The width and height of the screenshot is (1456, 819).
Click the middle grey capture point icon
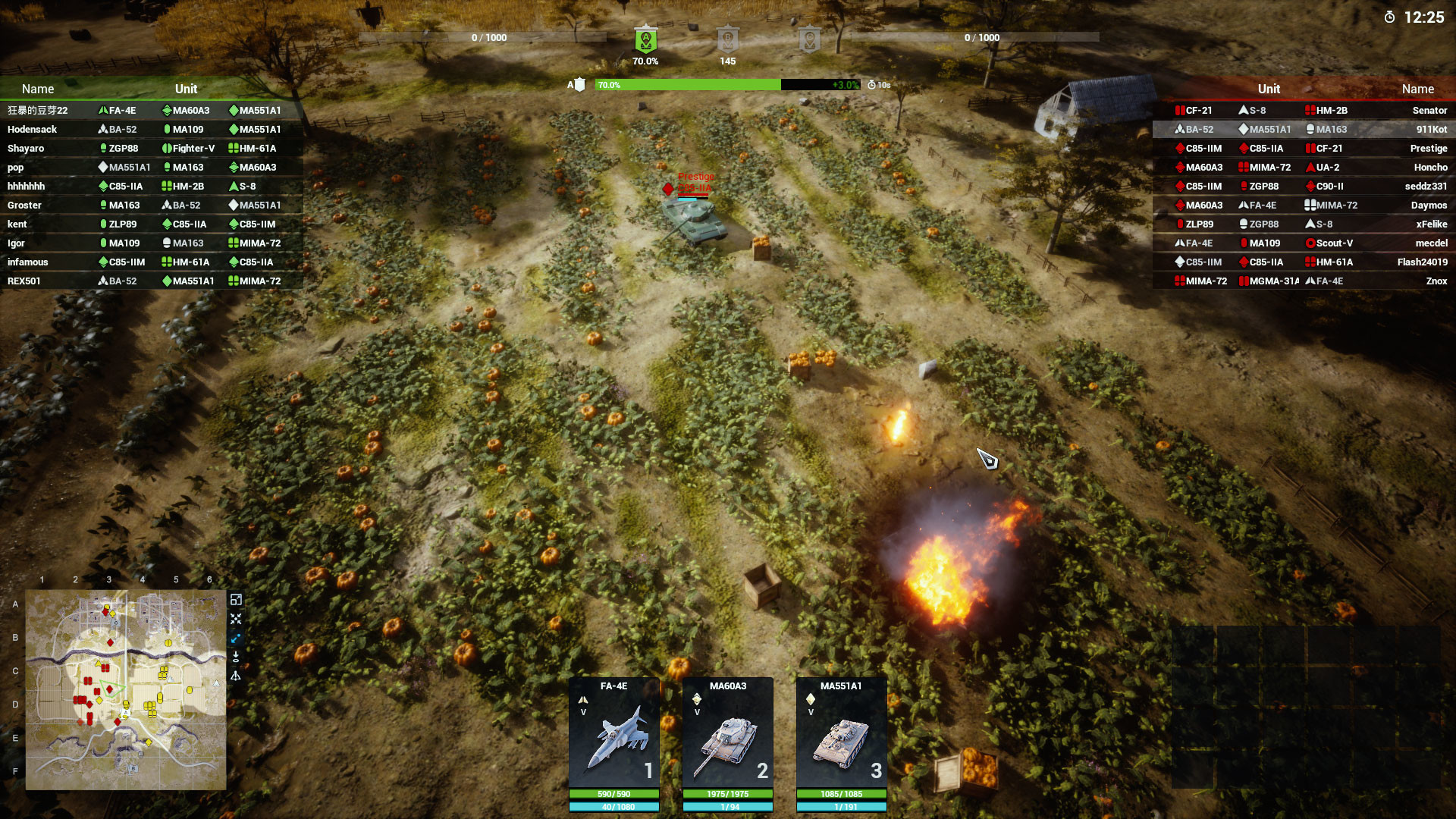727,39
